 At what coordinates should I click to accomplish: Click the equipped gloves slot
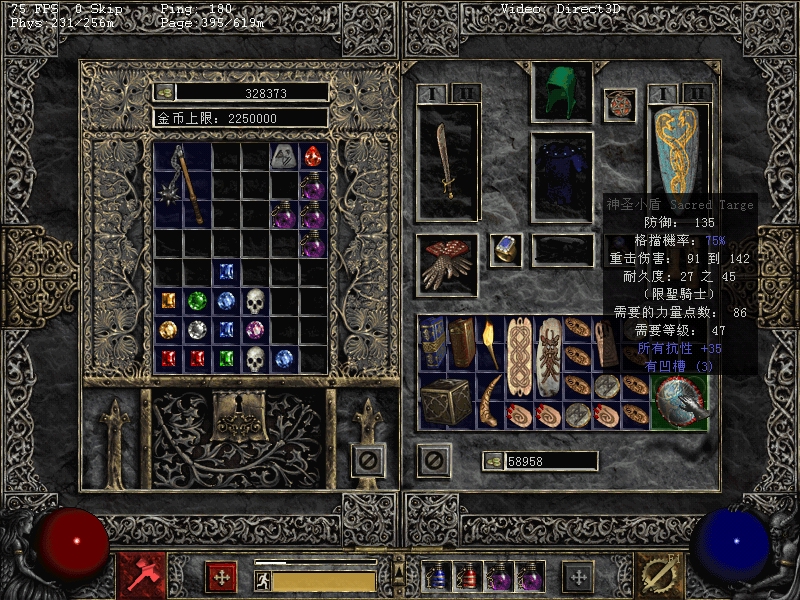click(x=446, y=264)
